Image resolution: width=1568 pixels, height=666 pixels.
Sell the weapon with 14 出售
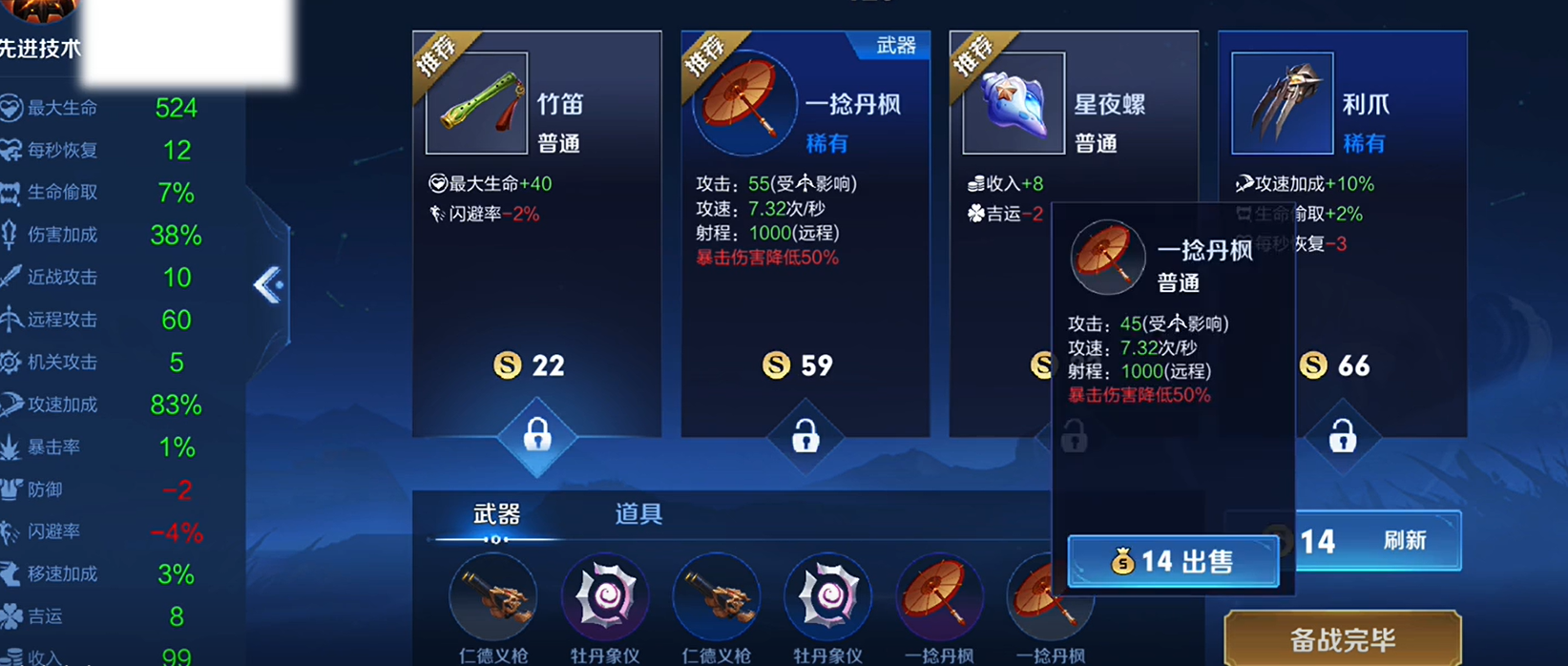[x=1173, y=561]
